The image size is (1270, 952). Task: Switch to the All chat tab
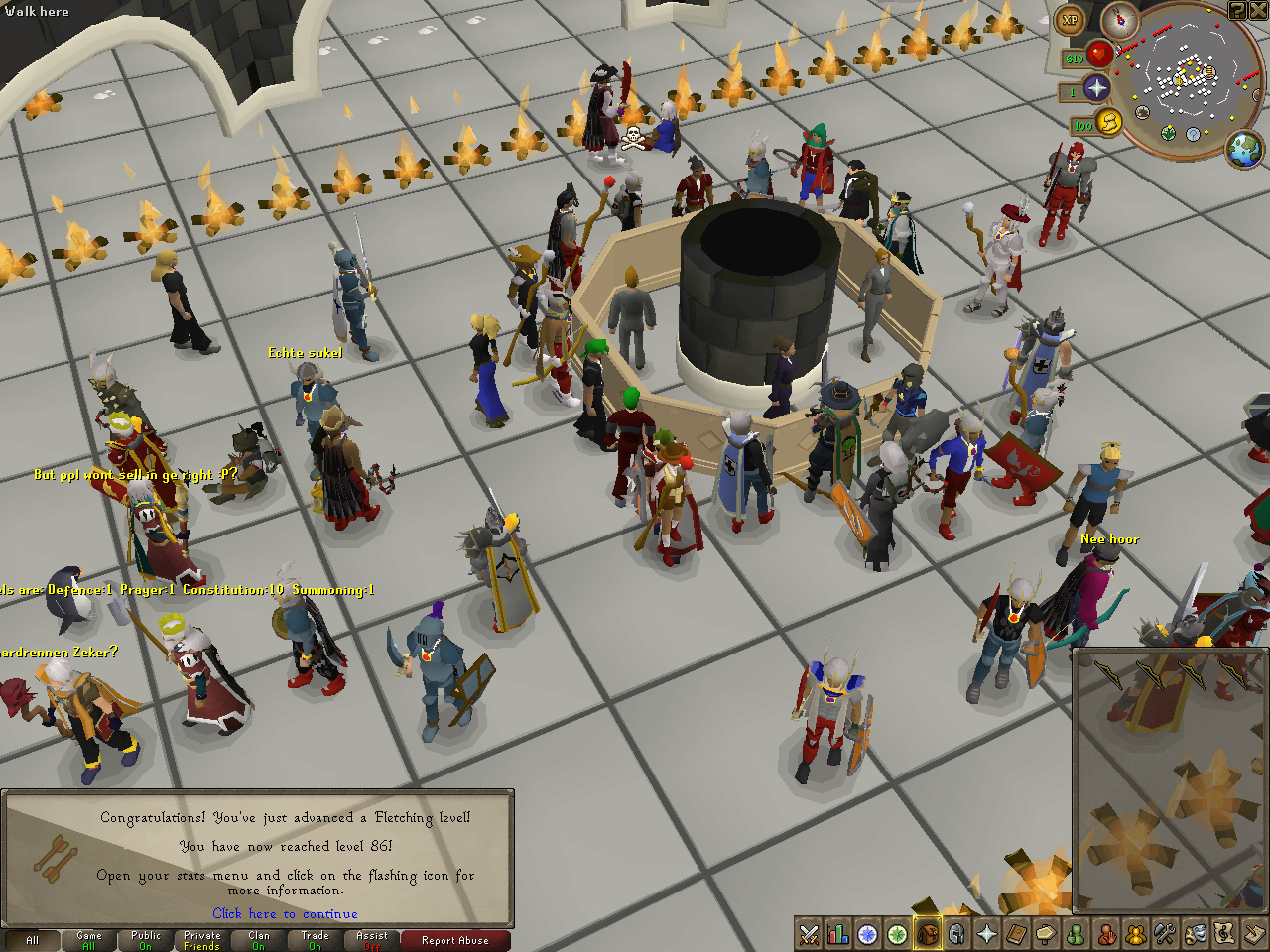pos(33,940)
